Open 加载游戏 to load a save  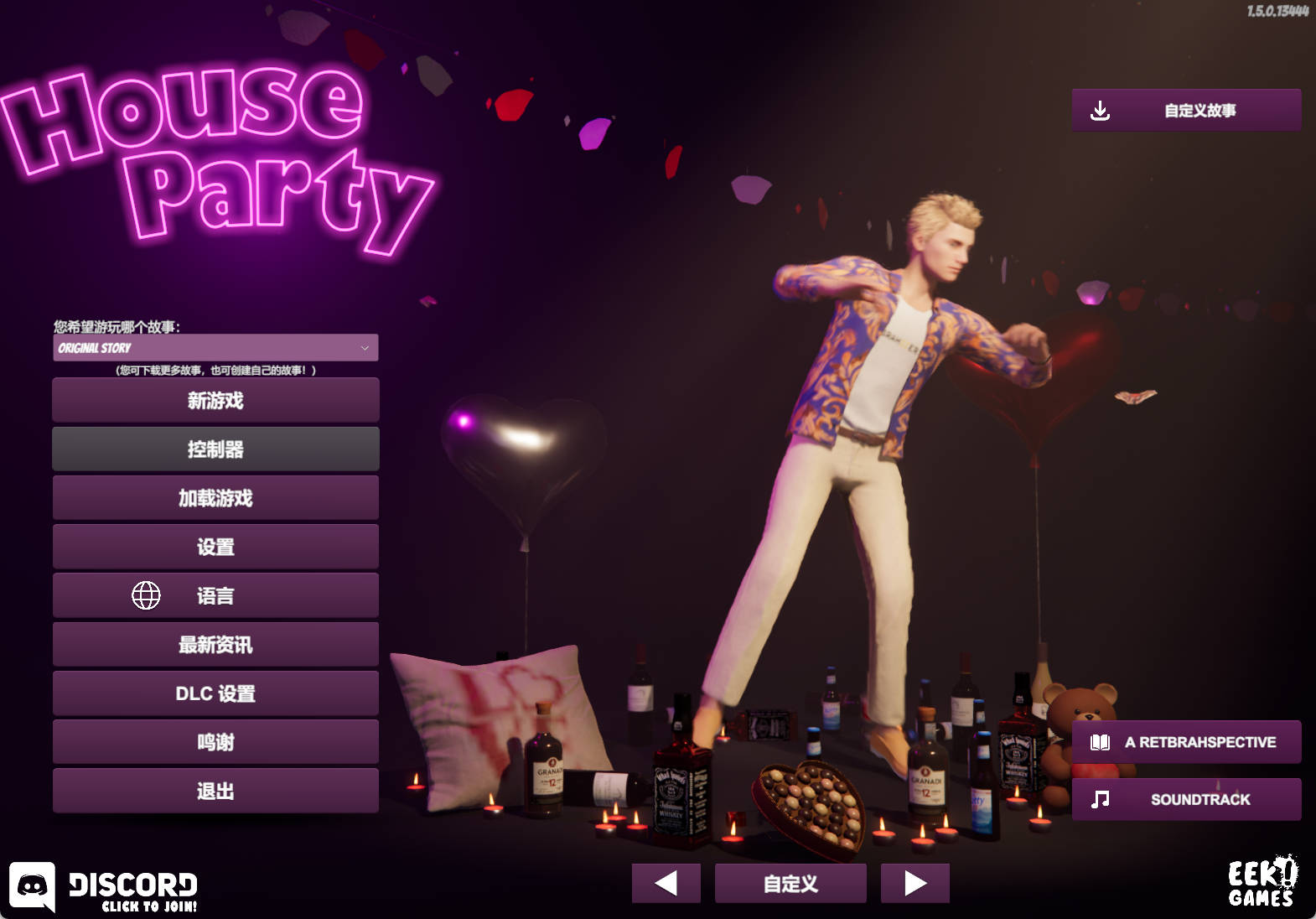point(215,497)
